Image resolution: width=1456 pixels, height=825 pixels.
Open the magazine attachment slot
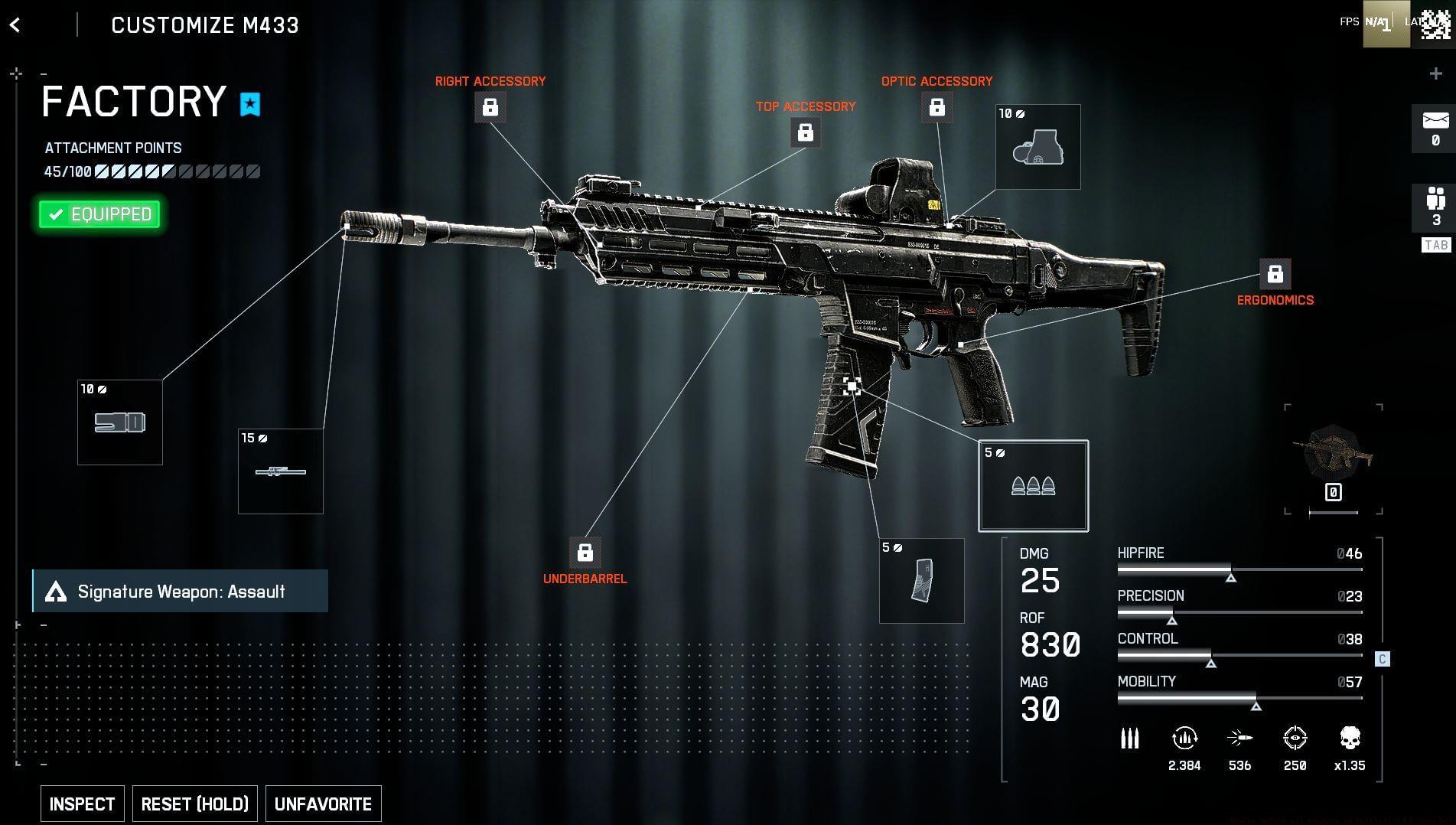tap(921, 581)
